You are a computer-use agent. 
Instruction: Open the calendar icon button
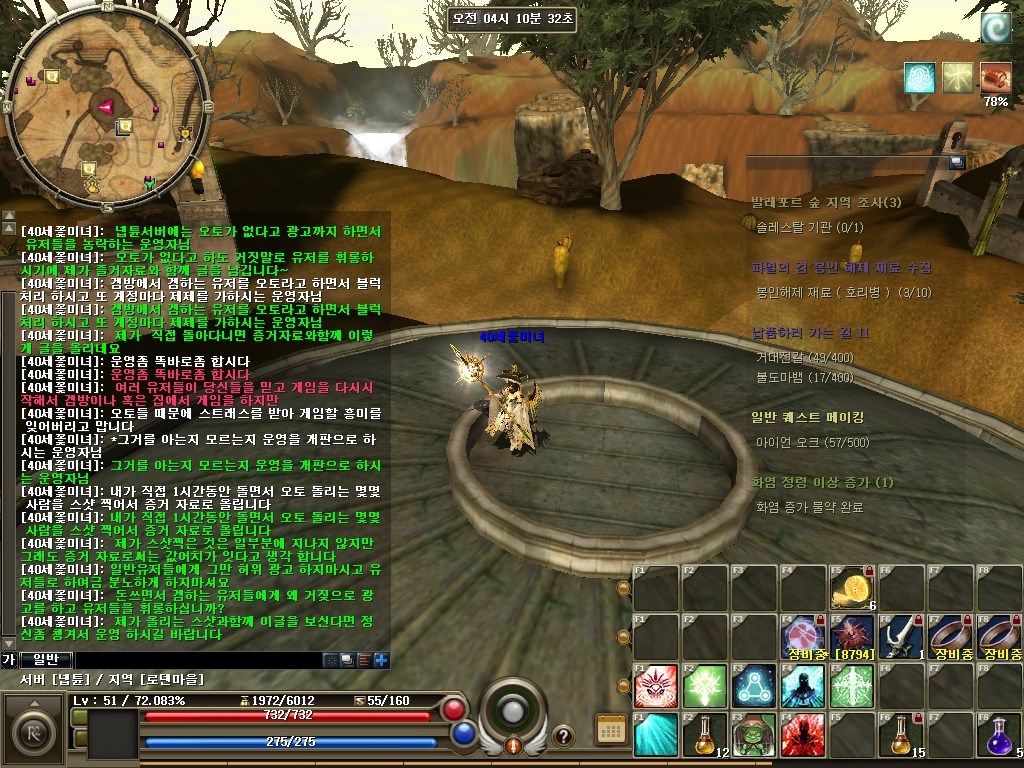[x=610, y=729]
